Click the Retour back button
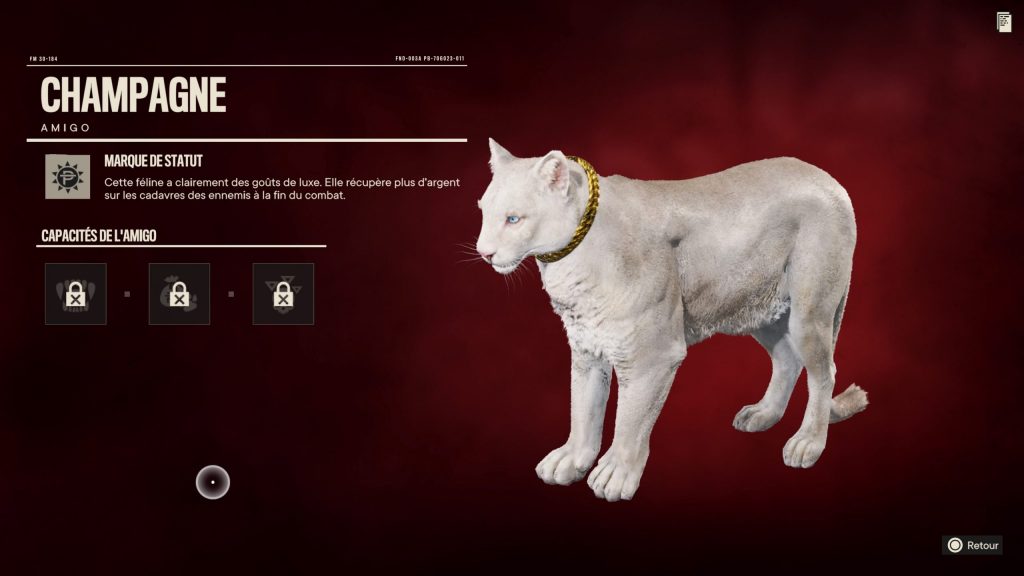Image resolution: width=1024 pixels, height=576 pixels. coord(972,545)
